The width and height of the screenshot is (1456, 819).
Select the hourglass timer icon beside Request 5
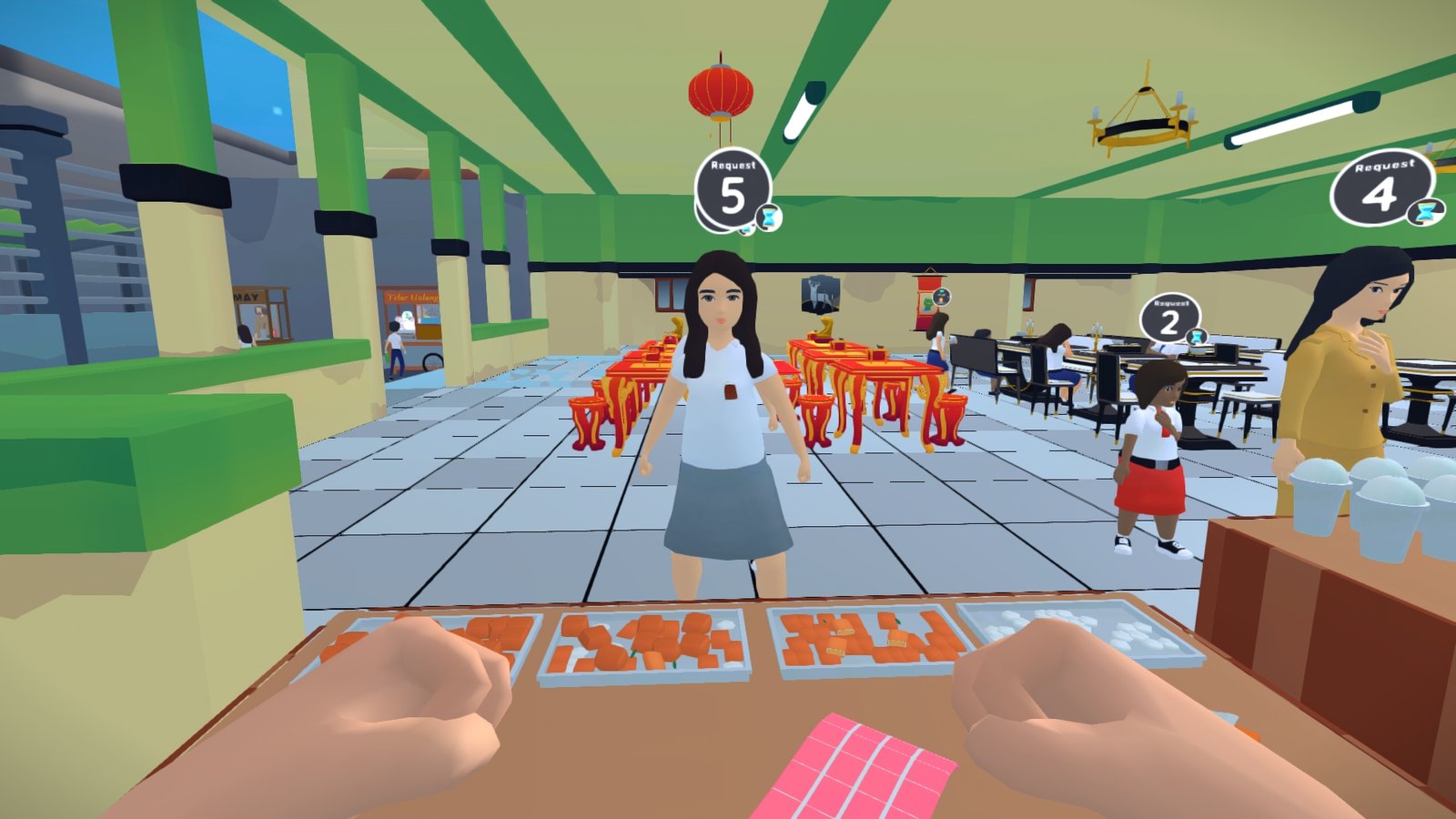pos(768,216)
